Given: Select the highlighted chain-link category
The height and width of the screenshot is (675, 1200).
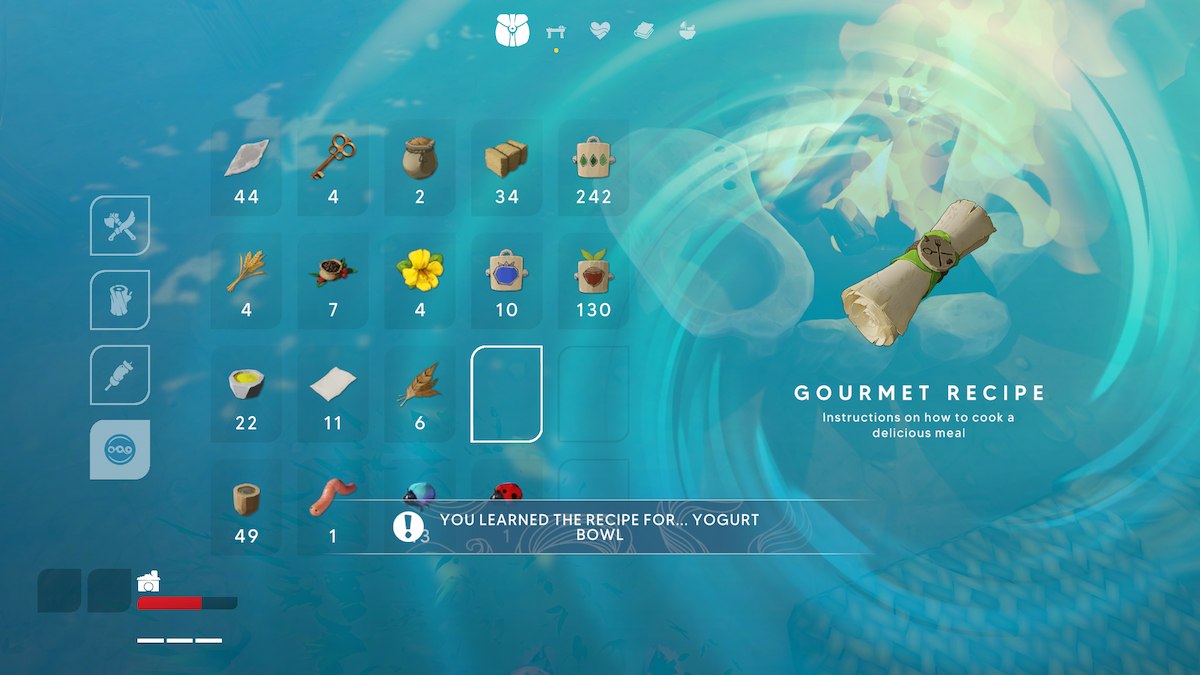Looking at the screenshot, I should click(120, 450).
